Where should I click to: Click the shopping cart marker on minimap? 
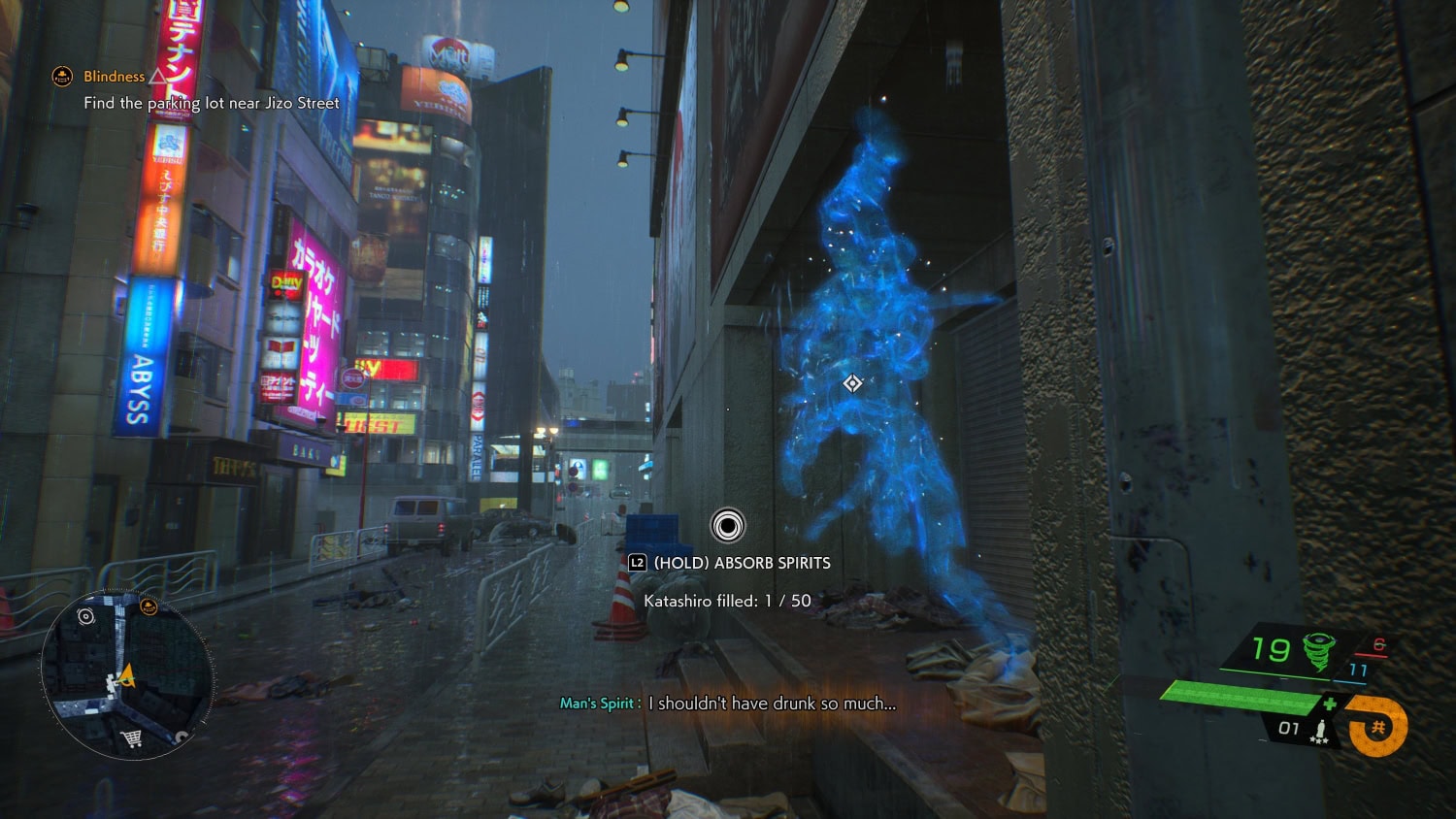132,739
